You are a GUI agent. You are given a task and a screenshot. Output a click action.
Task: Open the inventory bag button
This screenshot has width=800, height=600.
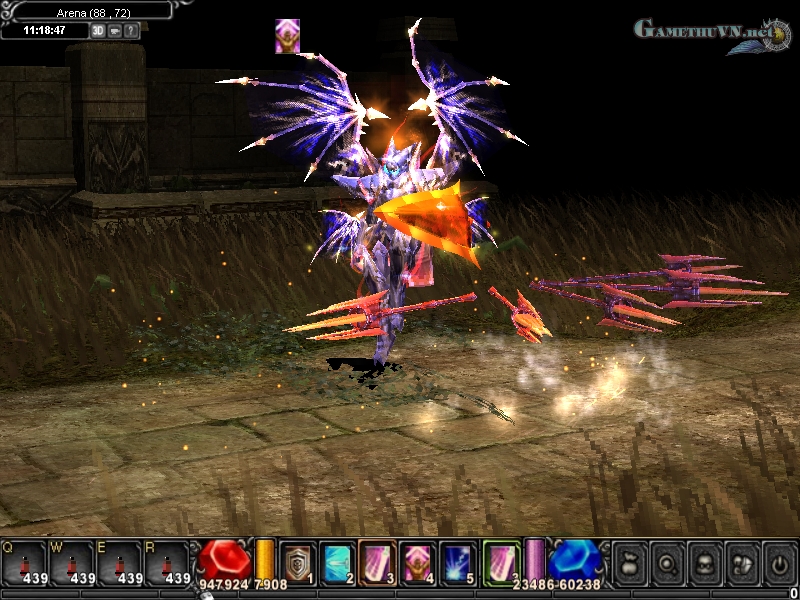click(x=629, y=563)
